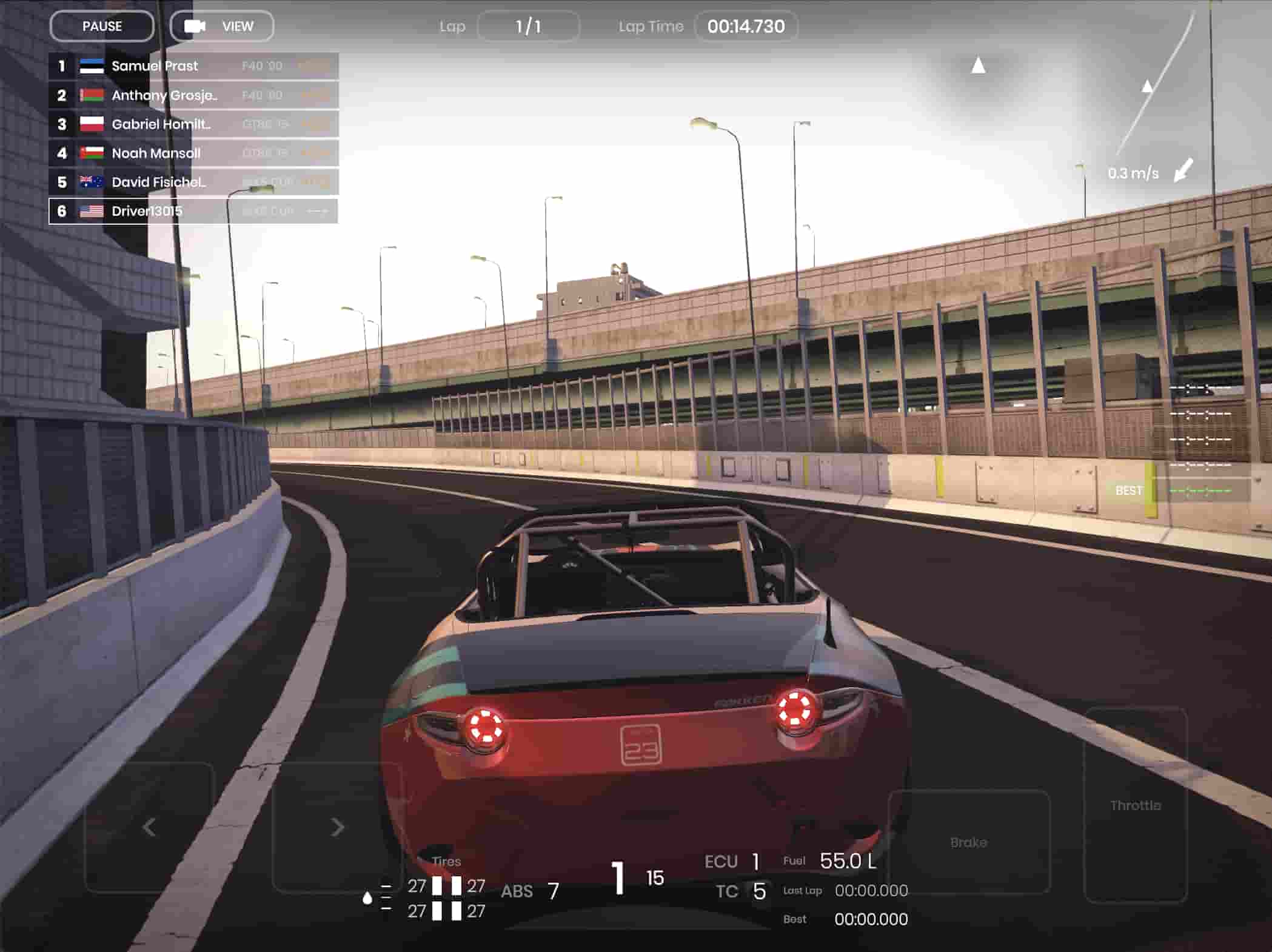Highlight the Driver13015 player row
The height and width of the screenshot is (952, 1272).
point(193,211)
